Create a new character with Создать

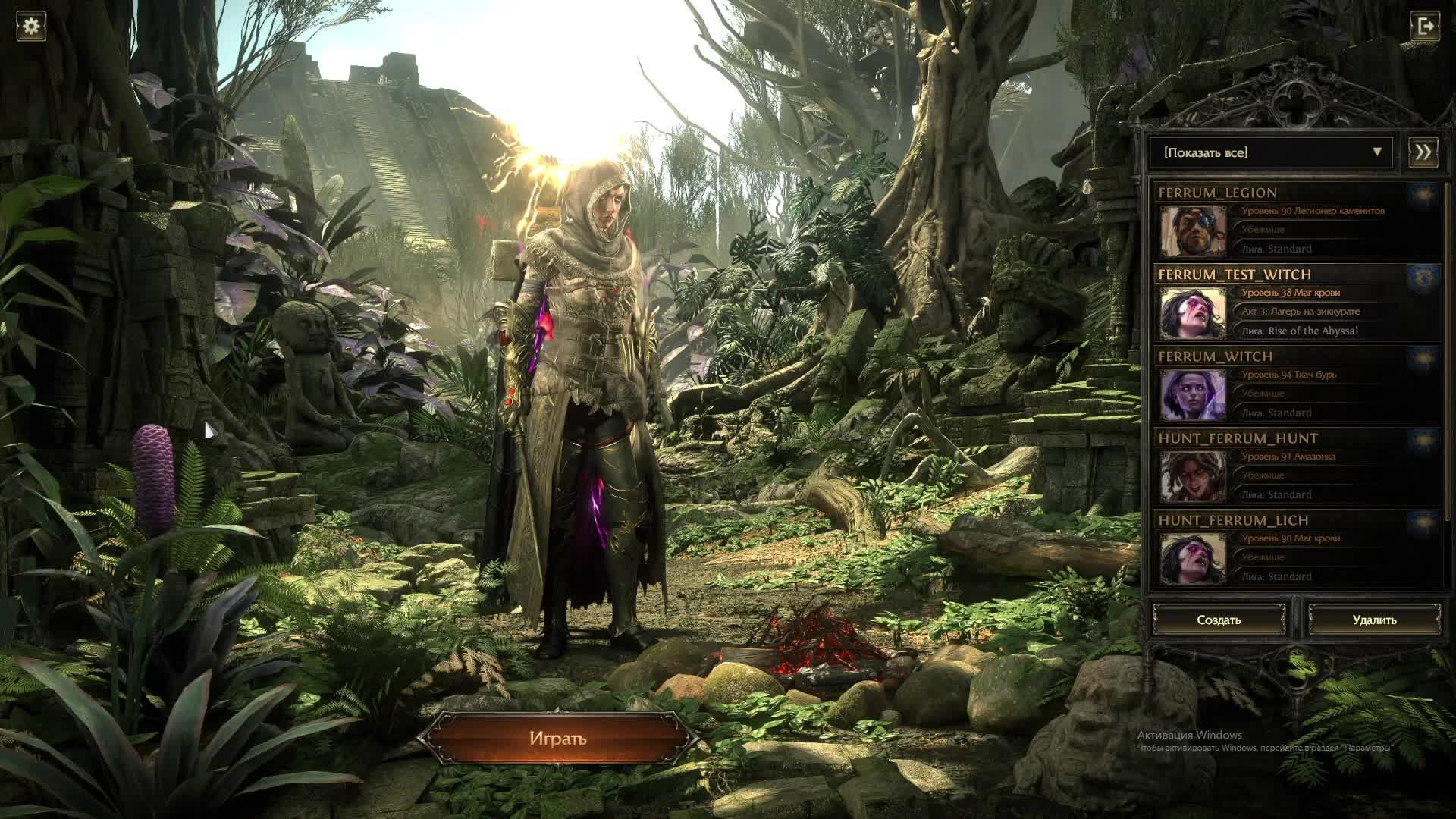point(1219,620)
